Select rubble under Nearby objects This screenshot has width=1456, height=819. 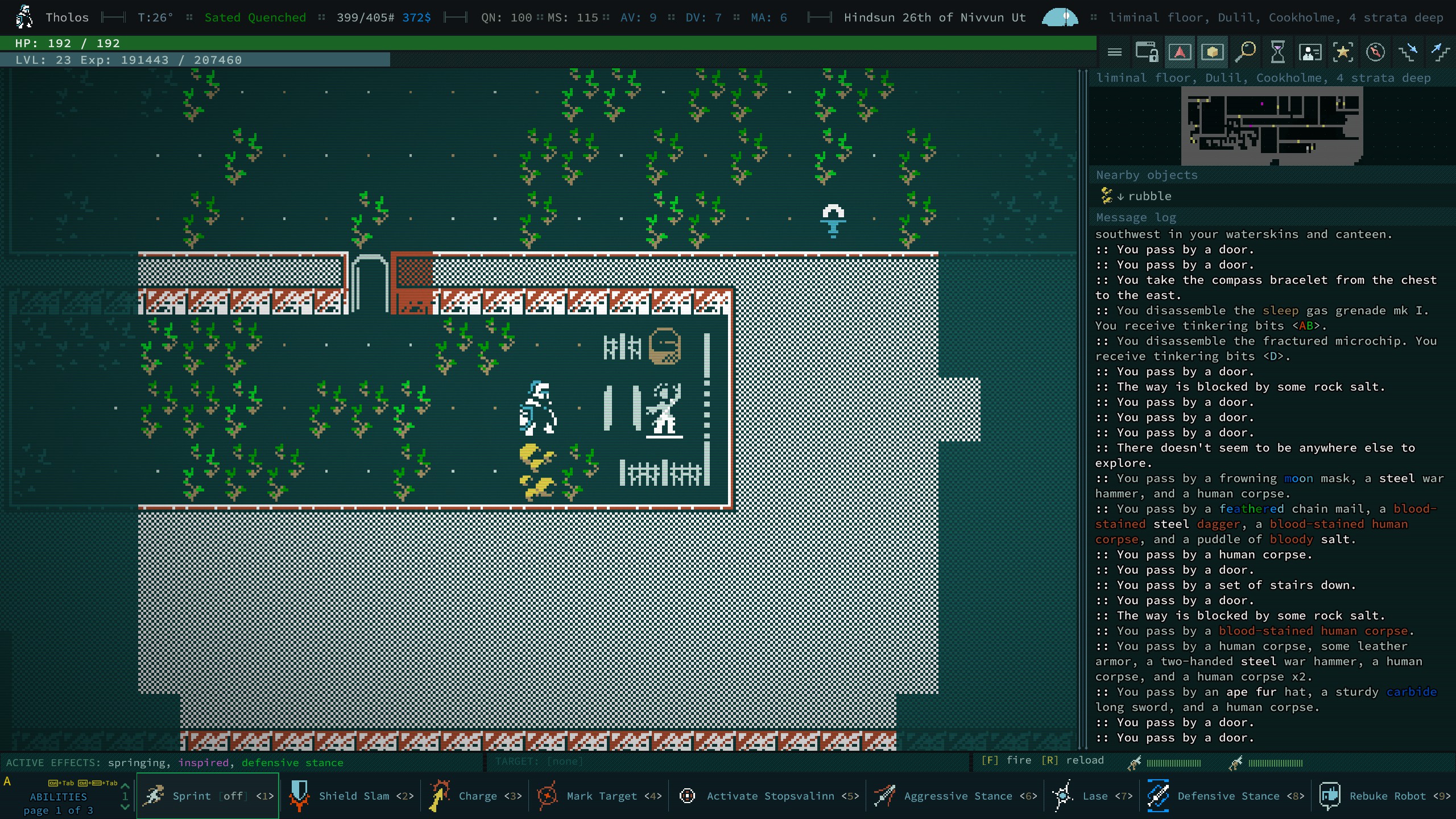[1148, 196]
